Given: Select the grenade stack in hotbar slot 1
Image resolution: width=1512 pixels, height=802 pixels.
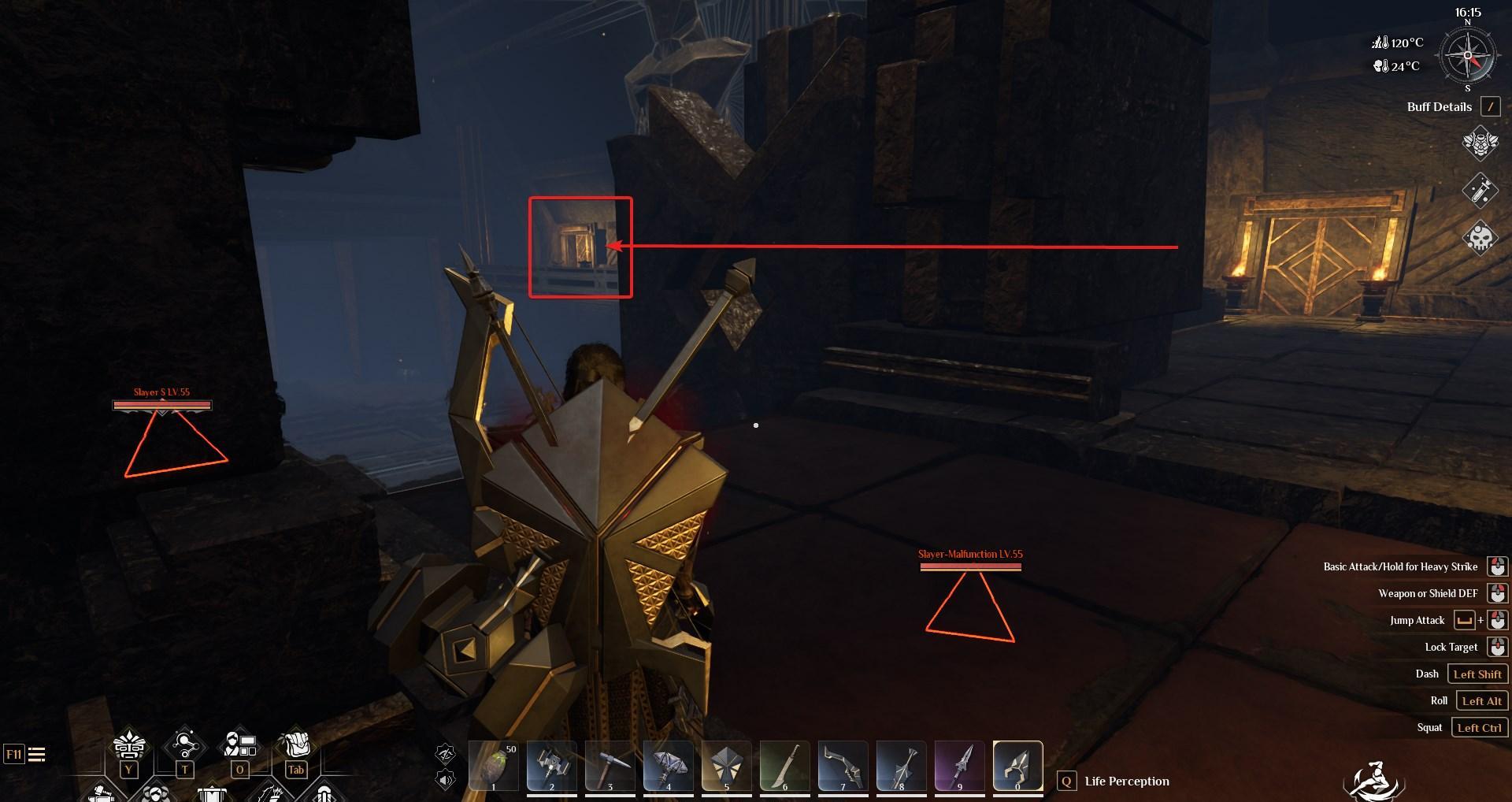Looking at the screenshot, I should point(494,766).
